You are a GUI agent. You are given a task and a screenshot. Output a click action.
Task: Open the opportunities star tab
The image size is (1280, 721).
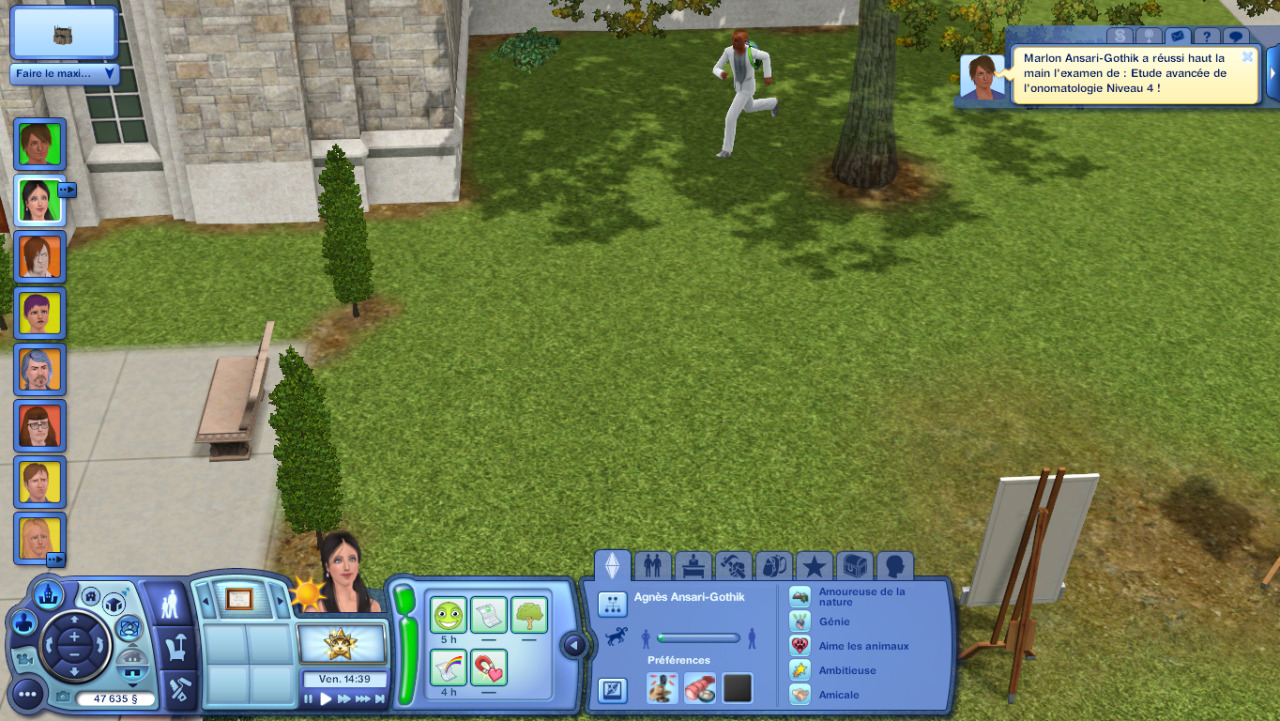click(814, 567)
